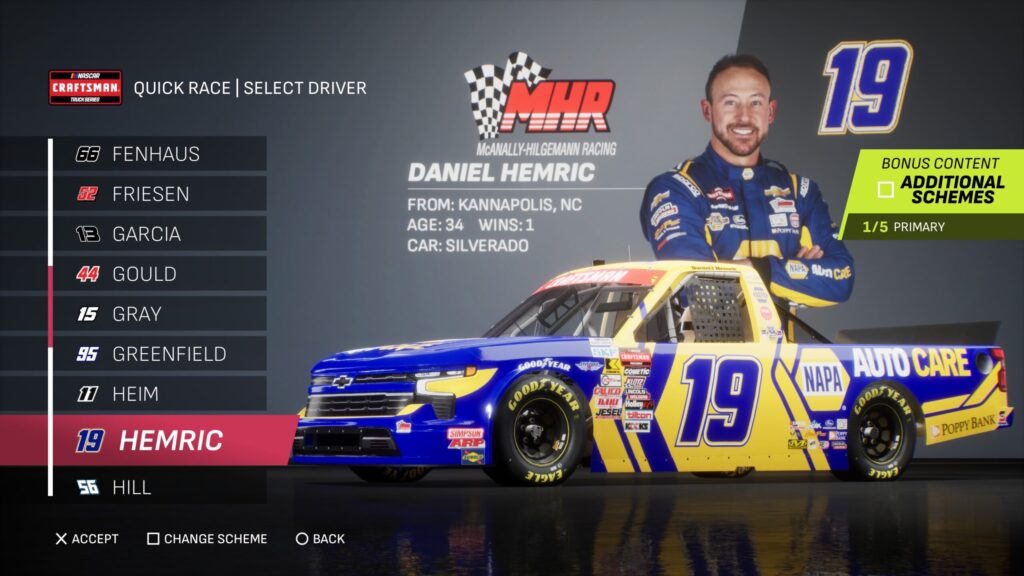Screen dimensions: 1024x576
Task: Go back to the previous menu
Action: tap(320, 539)
